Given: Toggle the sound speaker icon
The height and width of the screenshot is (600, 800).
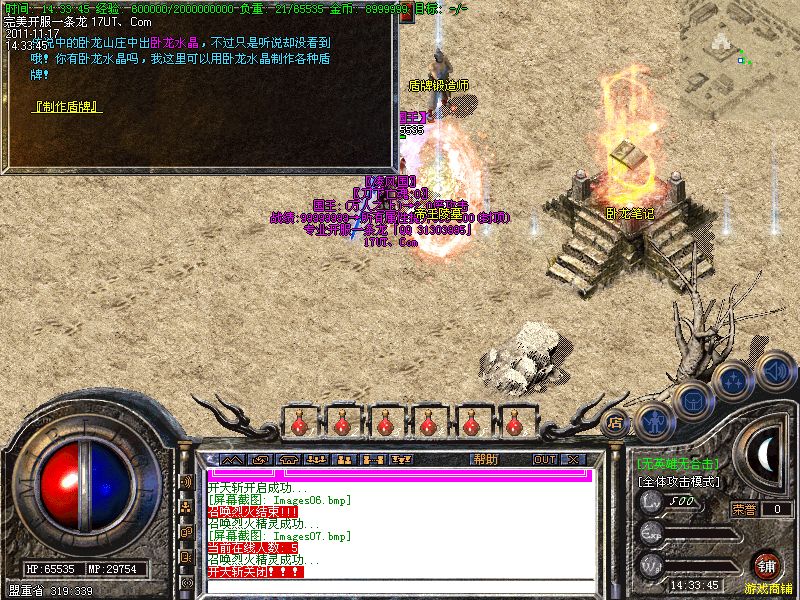Looking at the screenshot, I should tap(774, 369).
